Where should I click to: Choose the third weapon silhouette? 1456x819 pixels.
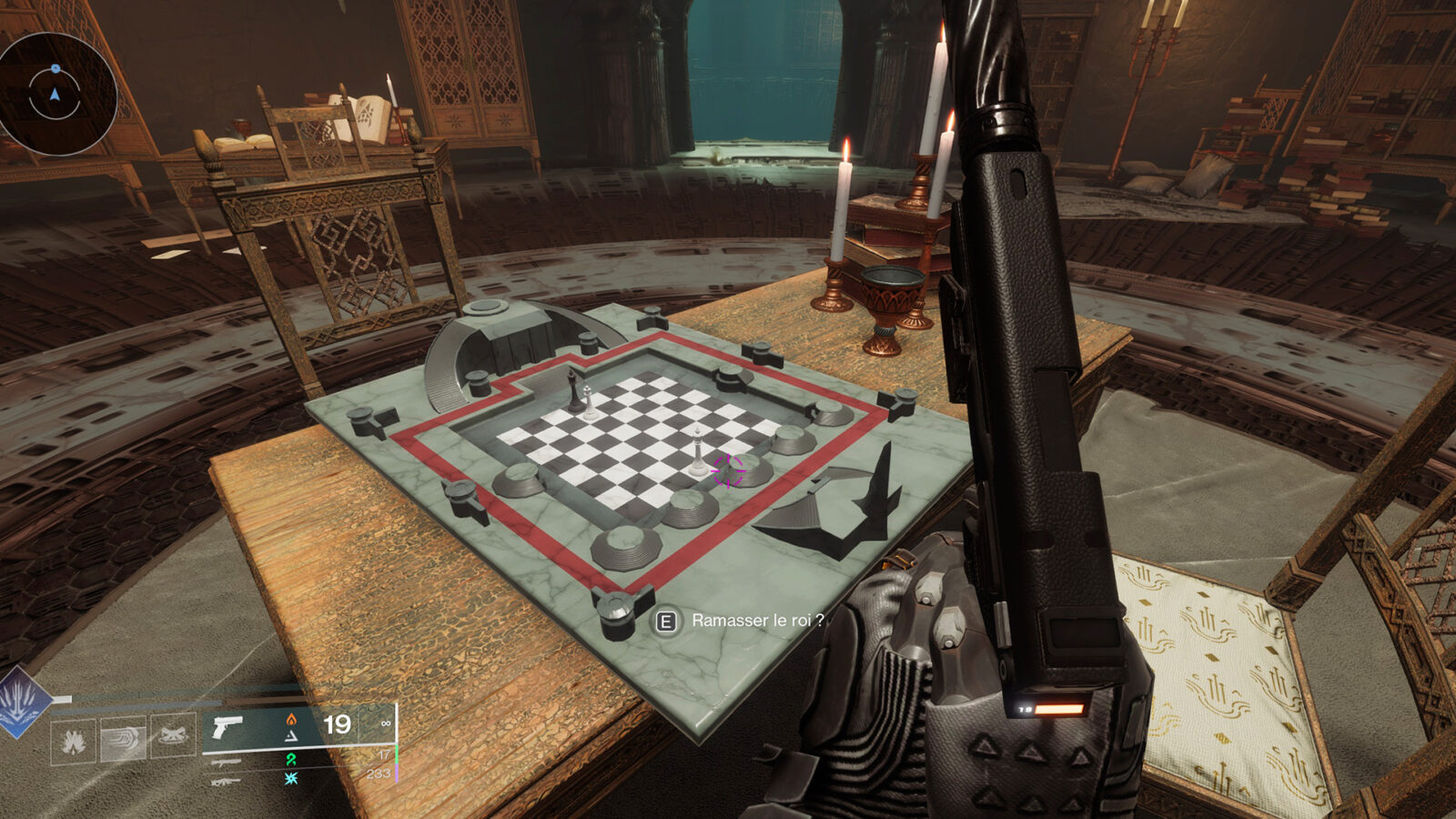pos(226,780)
